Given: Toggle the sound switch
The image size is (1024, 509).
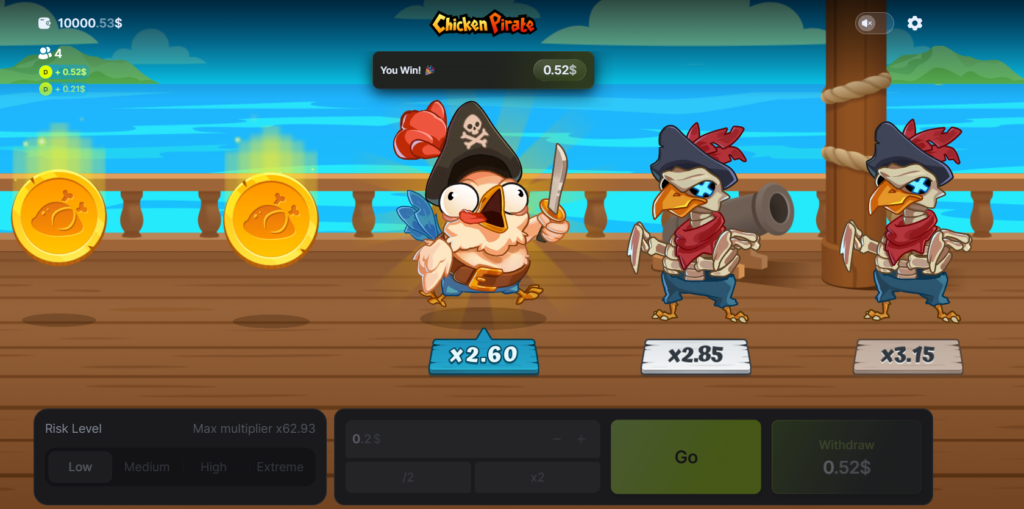Looking at the screenshot, I should [x=873, y=23].
